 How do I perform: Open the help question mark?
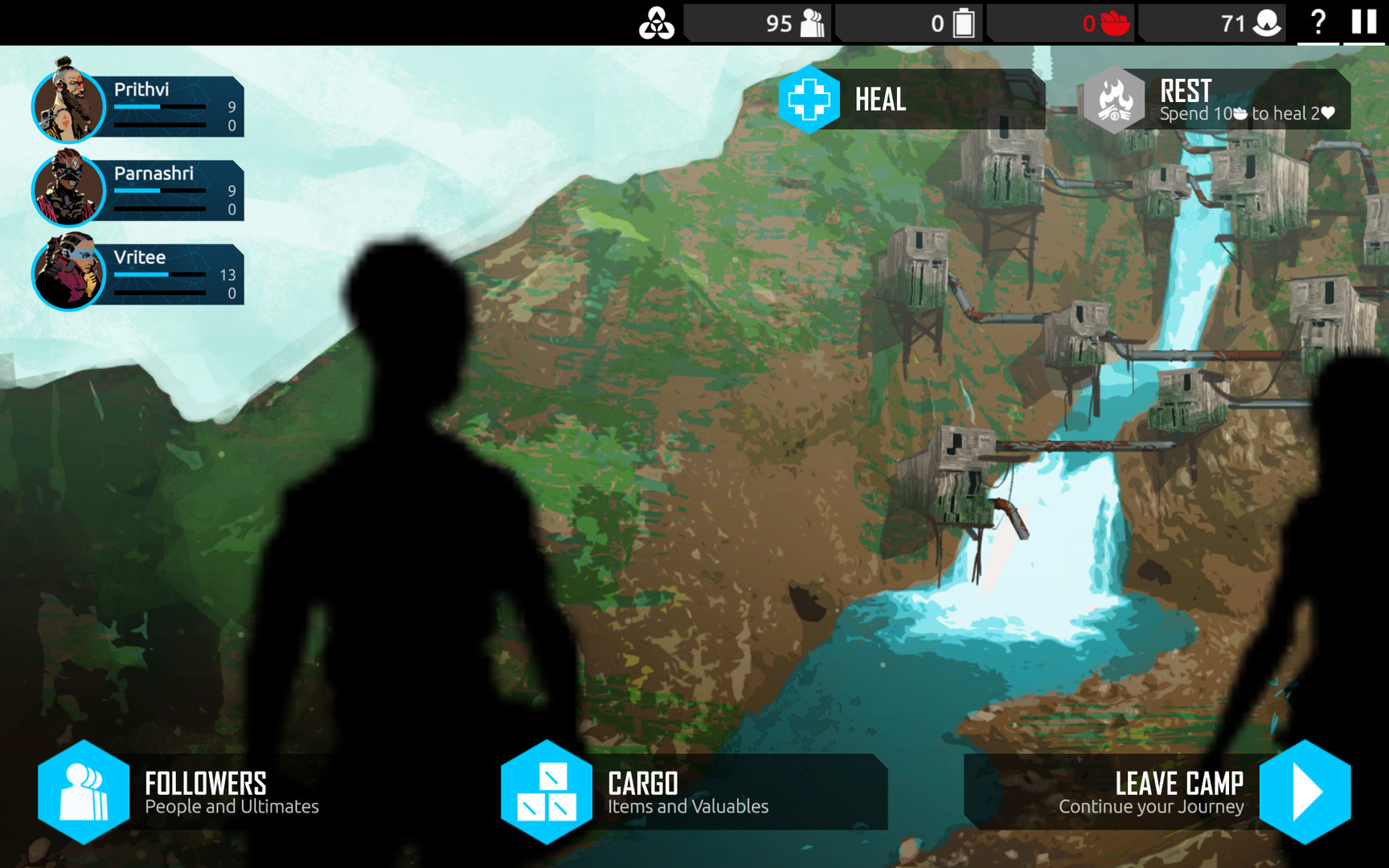(1317, 23)
